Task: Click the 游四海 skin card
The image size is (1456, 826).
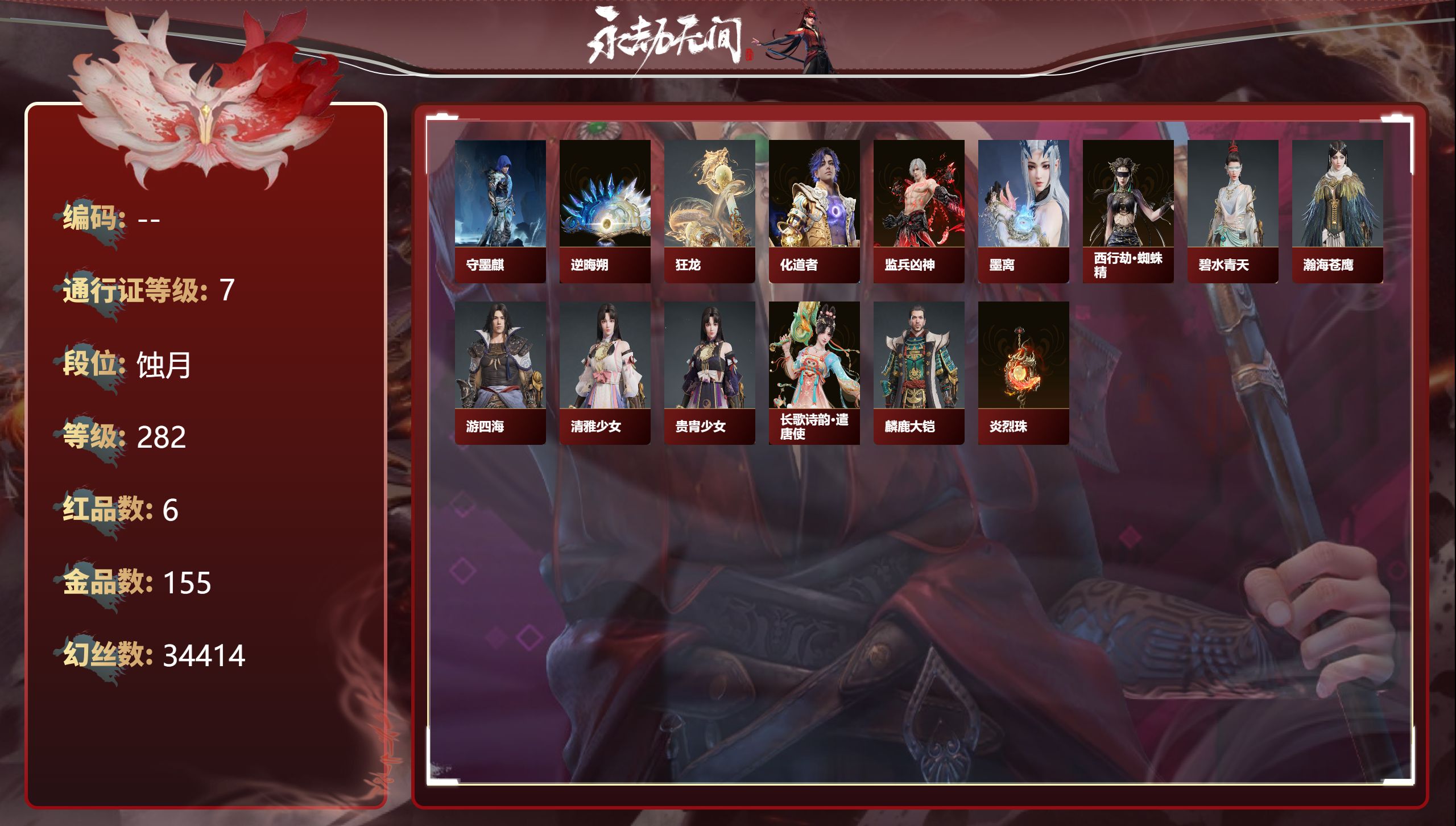Action: click(500, 373)
